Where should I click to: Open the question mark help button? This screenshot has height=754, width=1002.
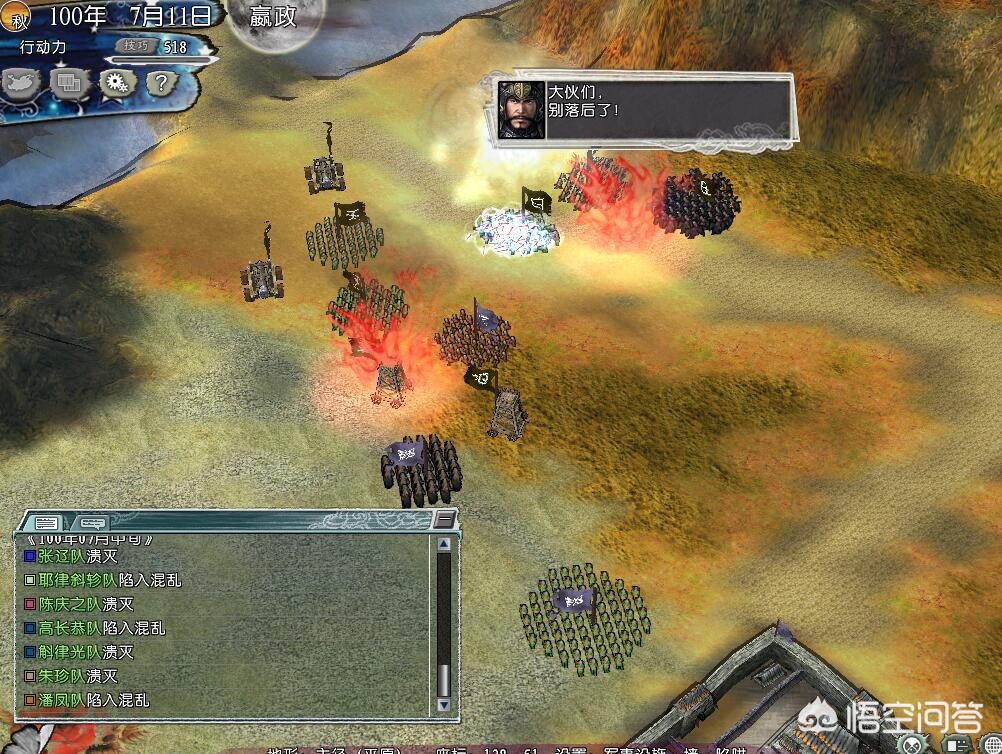[x=161, y=83]
